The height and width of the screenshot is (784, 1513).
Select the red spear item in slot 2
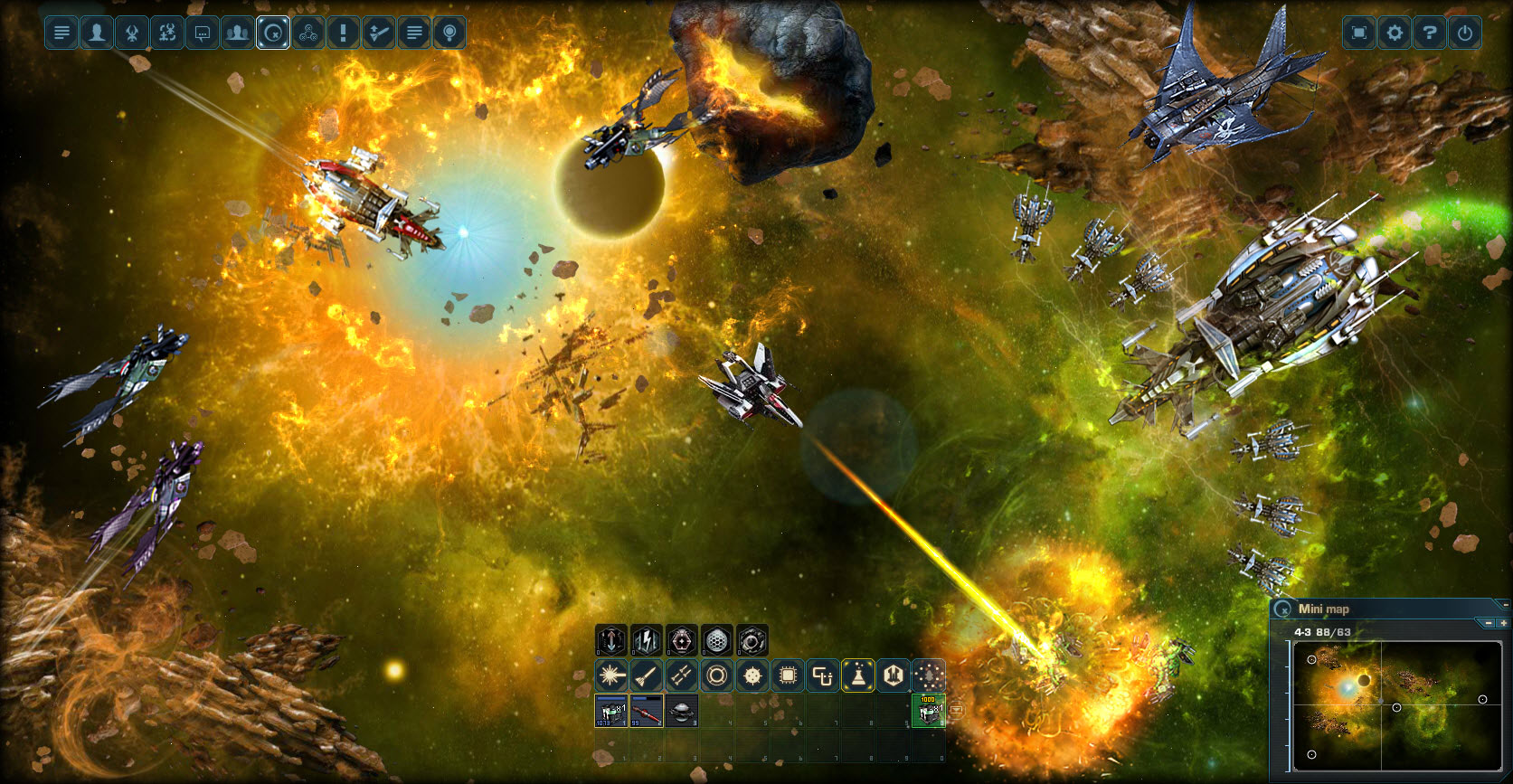[x=645, y=713]
